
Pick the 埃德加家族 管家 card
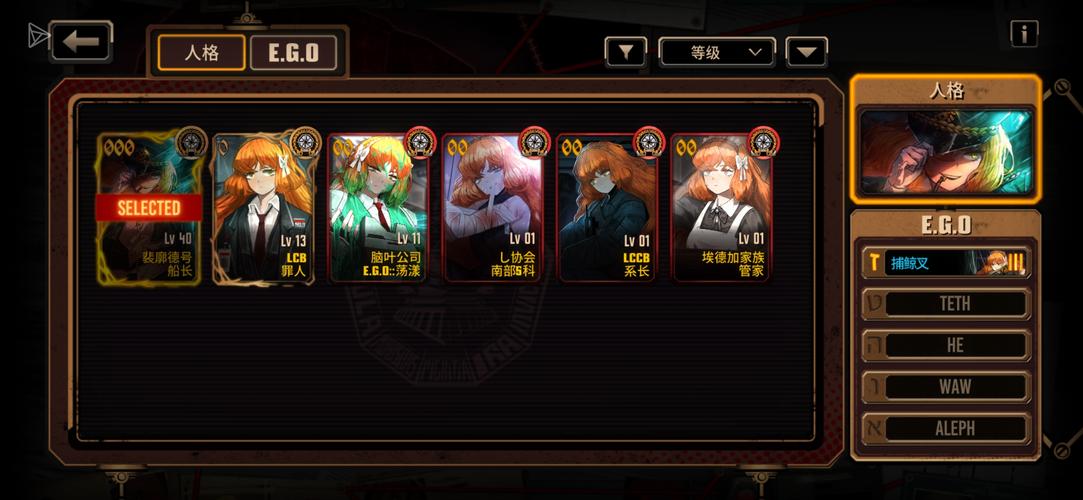(x=721, y=208)
